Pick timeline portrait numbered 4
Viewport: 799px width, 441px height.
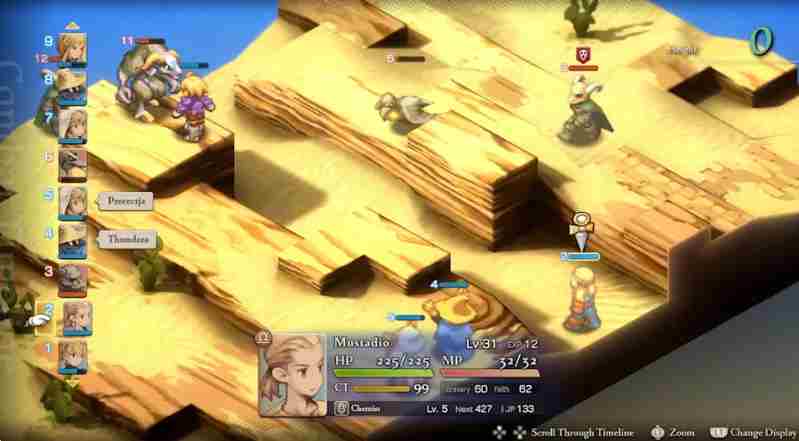click(72, 240)
